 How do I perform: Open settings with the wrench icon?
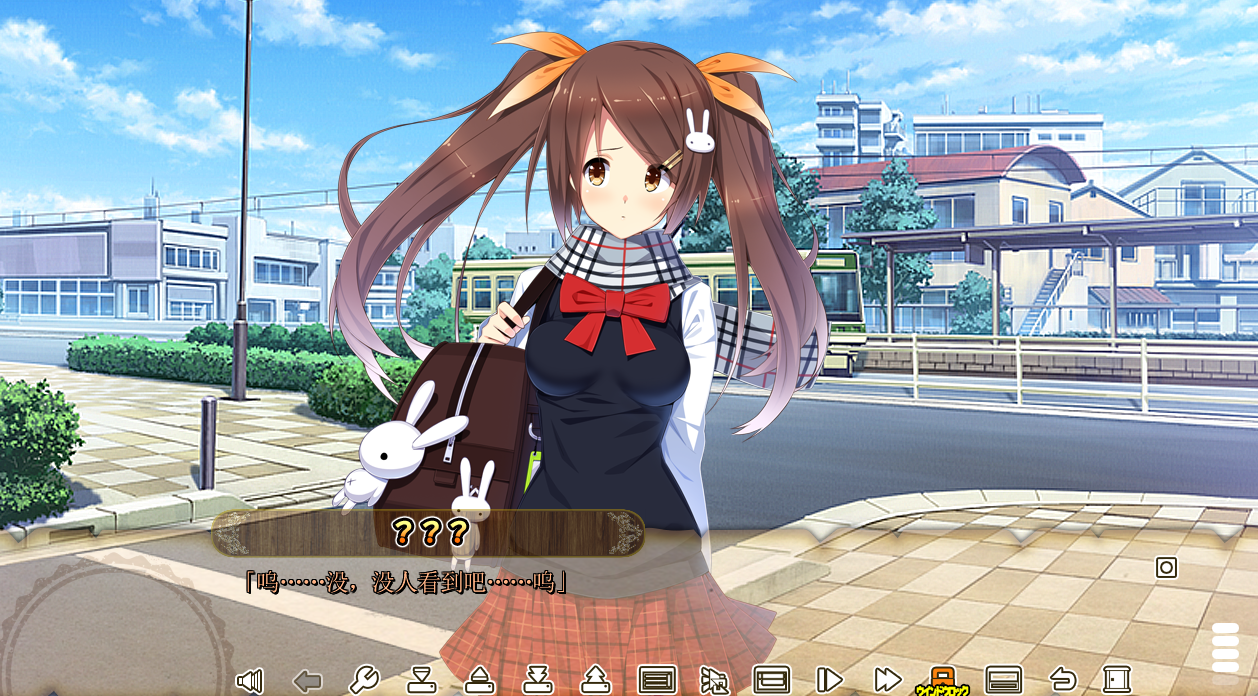point(364,680)
